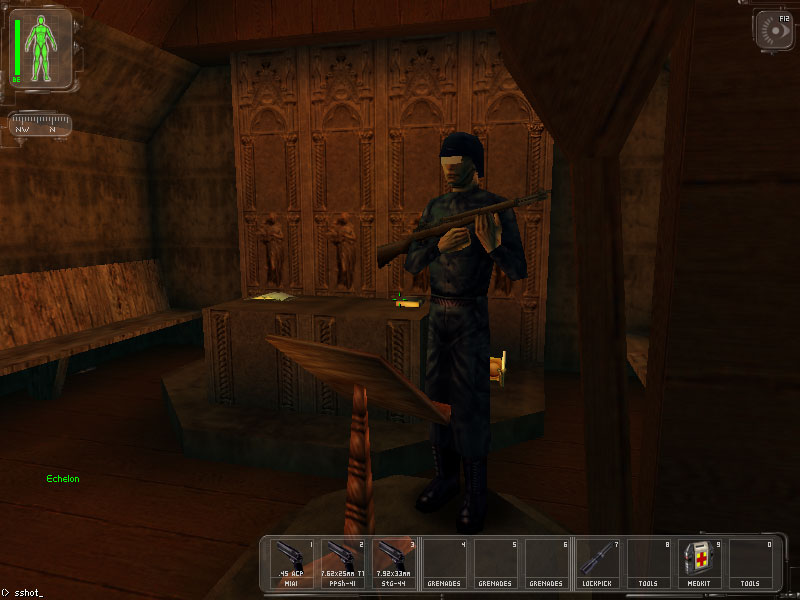800x600 pixels.
Task: Equip the PPSh-41 weapon slot
Action: 342,563
